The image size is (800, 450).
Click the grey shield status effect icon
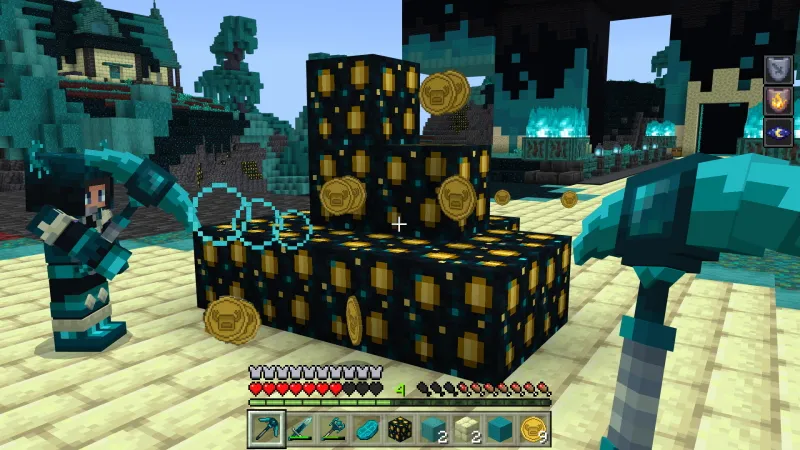point(779,69)
